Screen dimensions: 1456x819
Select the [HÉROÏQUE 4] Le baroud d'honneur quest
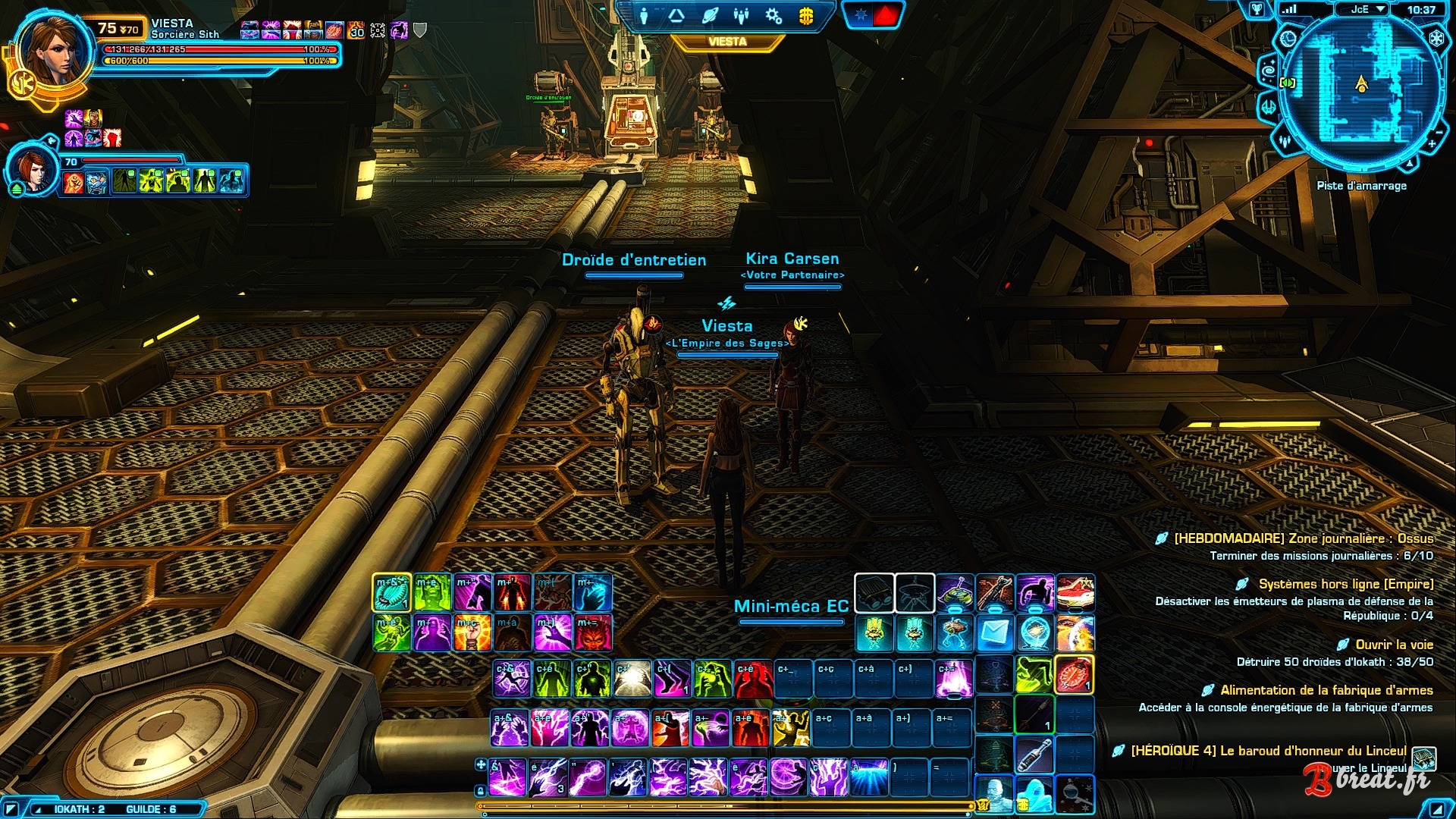point(1268,751)
